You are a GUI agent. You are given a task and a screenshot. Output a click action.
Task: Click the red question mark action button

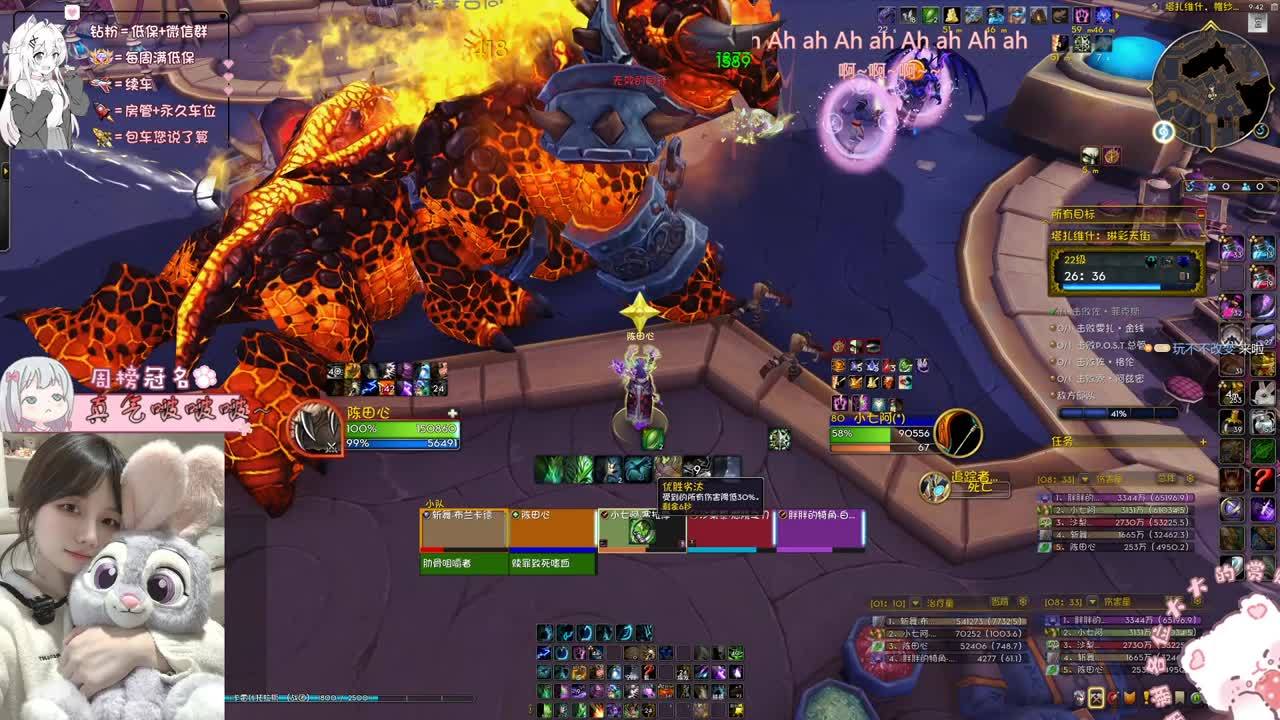point(1262,480)
